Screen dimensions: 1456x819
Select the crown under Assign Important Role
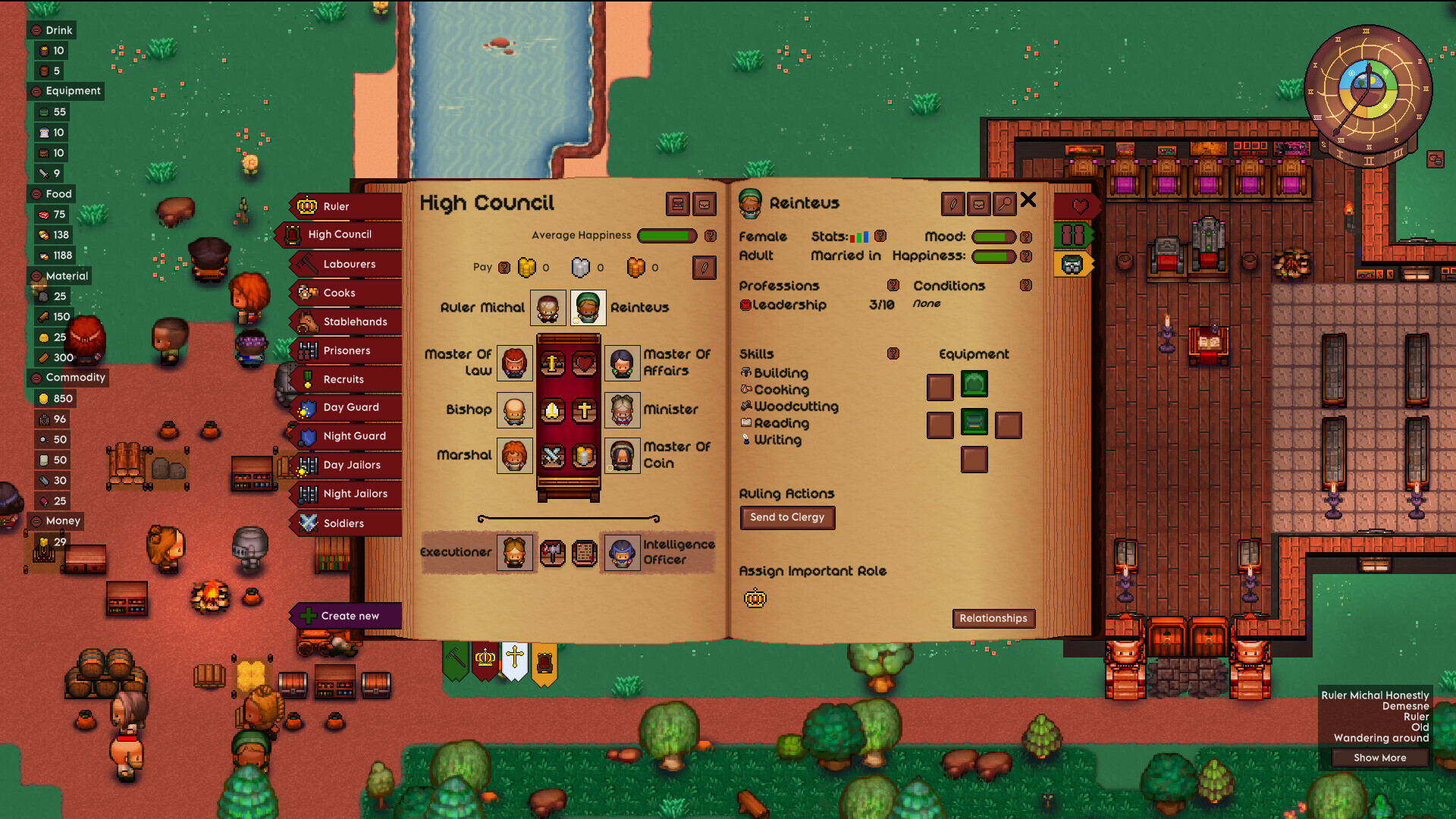[755, 598]
